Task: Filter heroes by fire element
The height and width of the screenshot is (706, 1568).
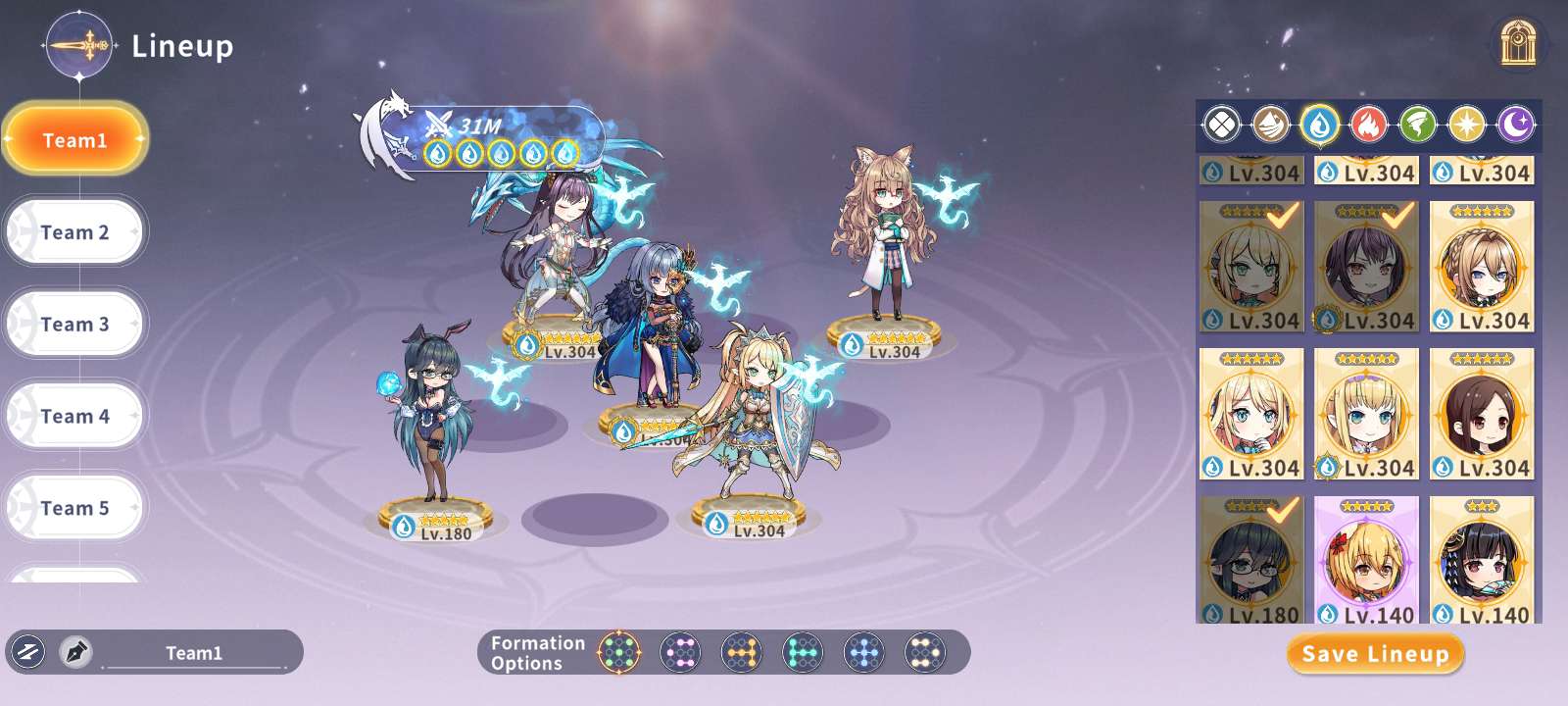Action: click(x=1368, y=125)
